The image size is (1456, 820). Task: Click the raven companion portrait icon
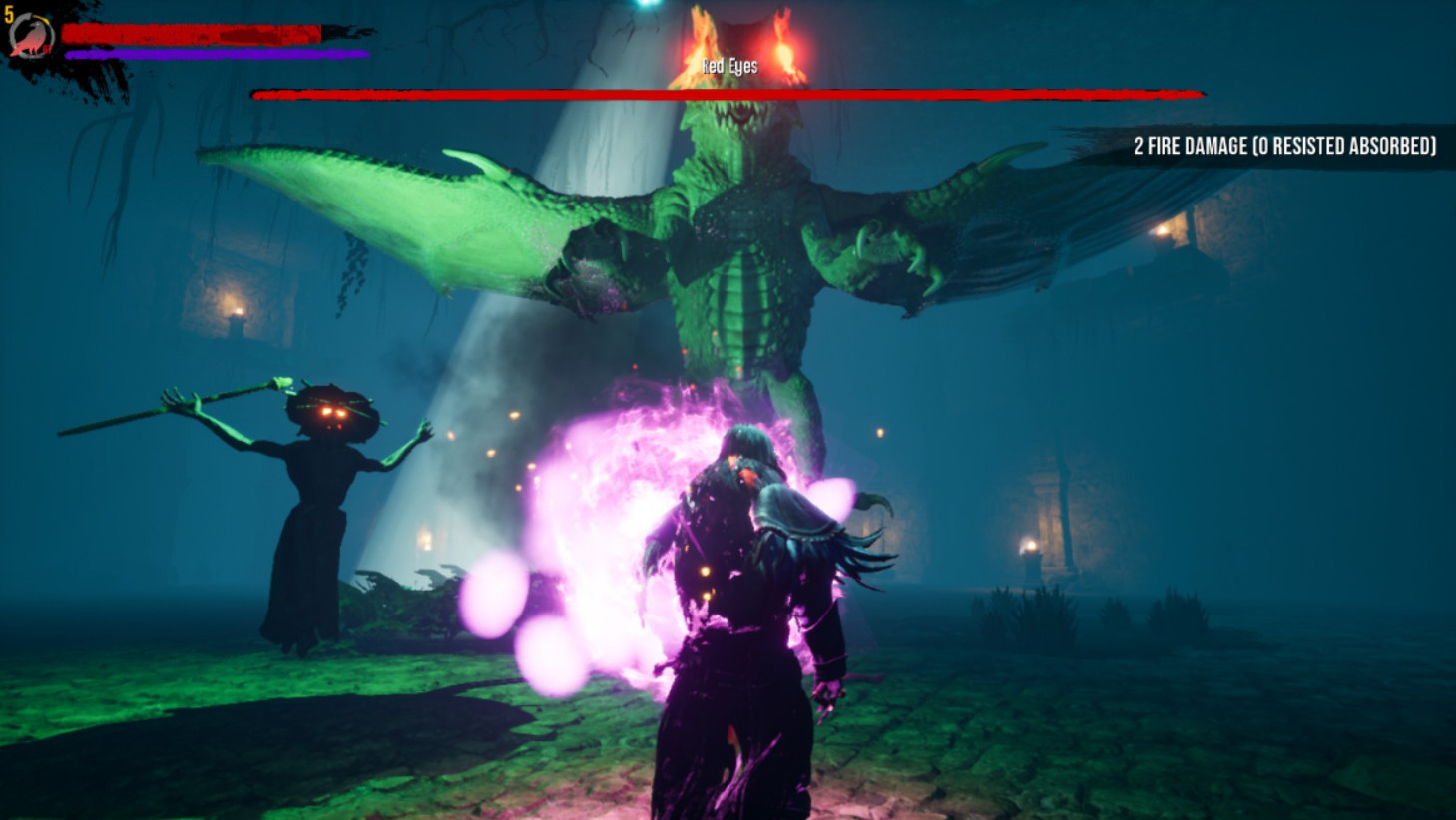tap(32, 35)
